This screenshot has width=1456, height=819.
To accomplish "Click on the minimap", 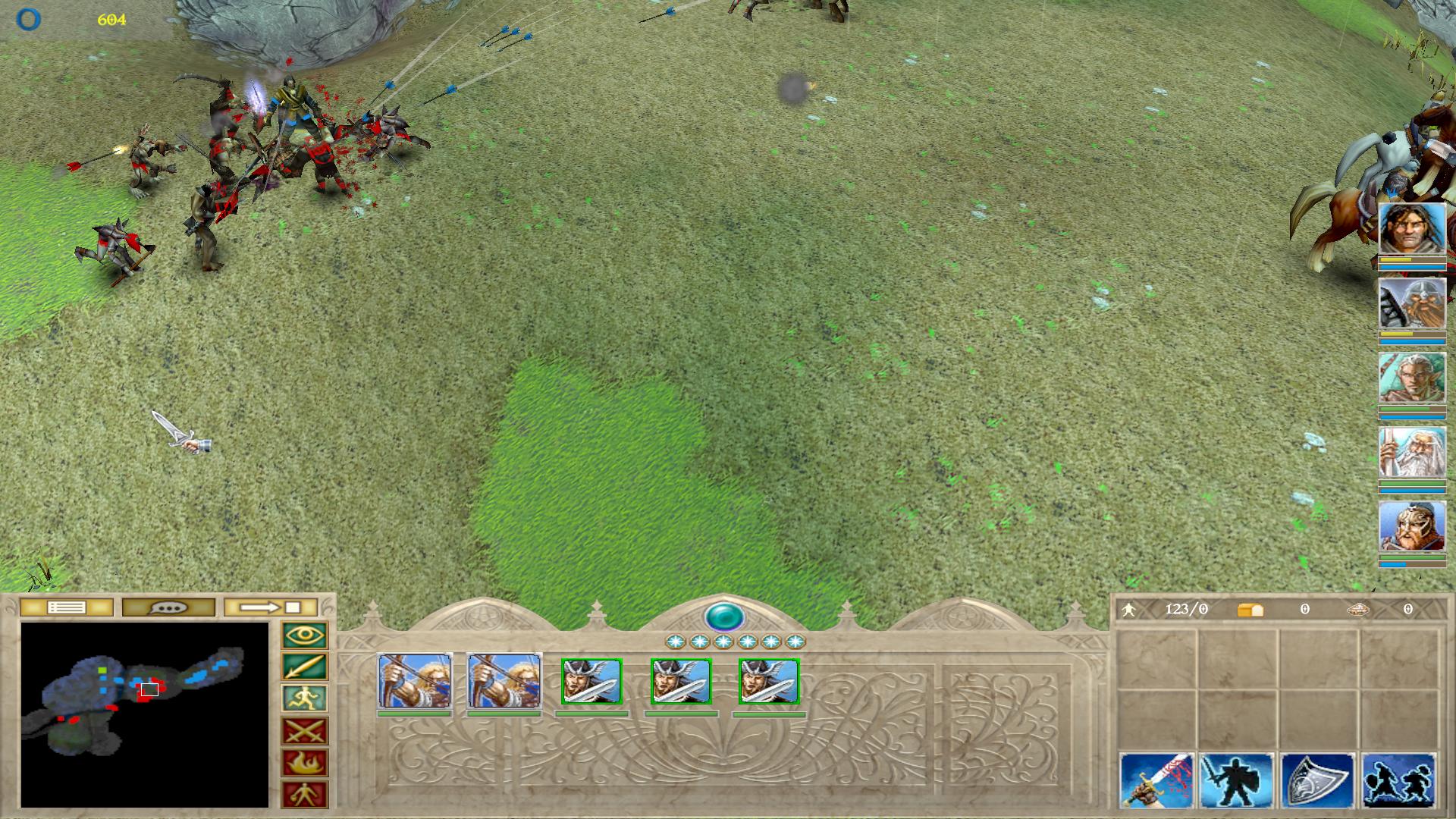I will coord(145,714).
